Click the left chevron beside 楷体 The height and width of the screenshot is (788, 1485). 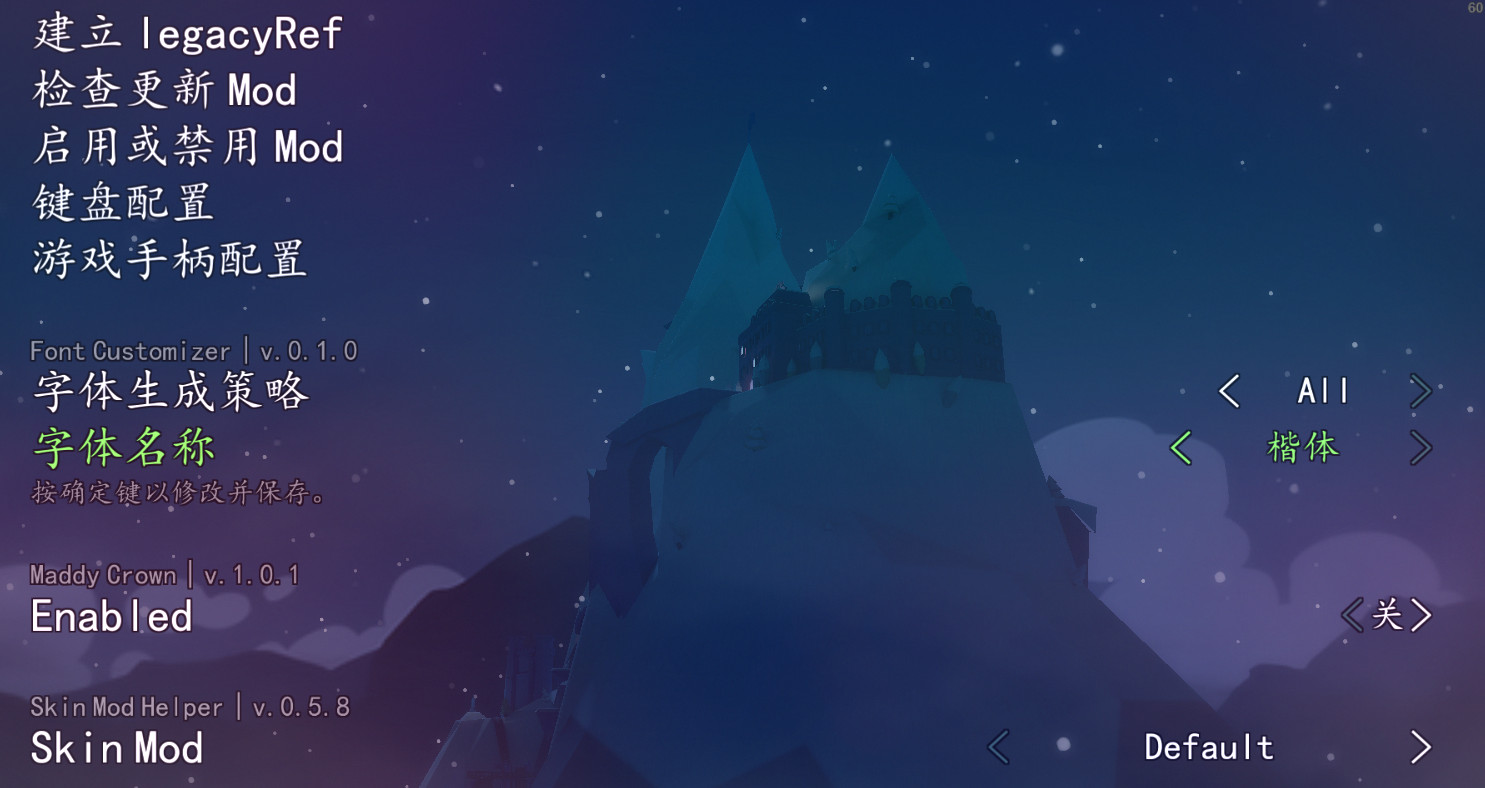(x=1182, y=448)
